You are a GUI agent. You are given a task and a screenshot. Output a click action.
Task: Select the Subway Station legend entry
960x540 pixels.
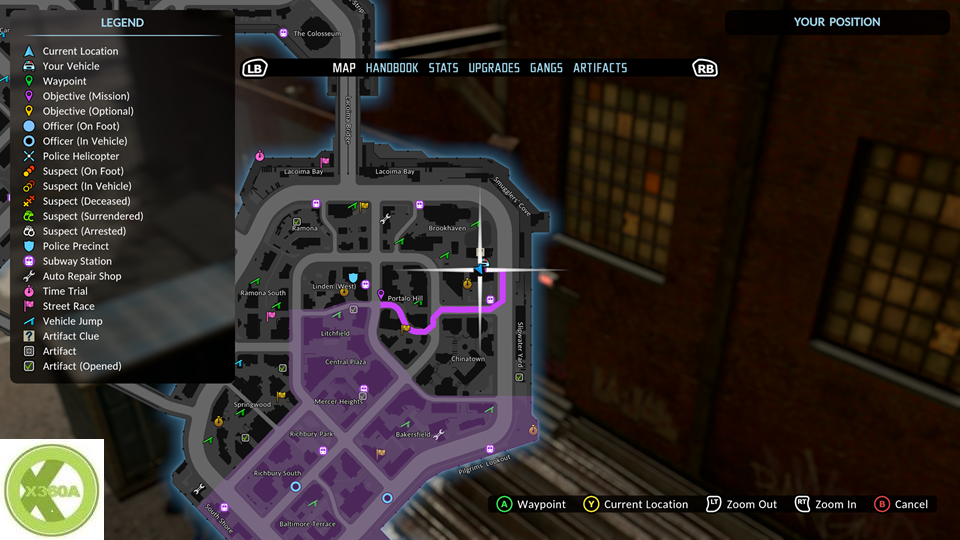point(77,261)
